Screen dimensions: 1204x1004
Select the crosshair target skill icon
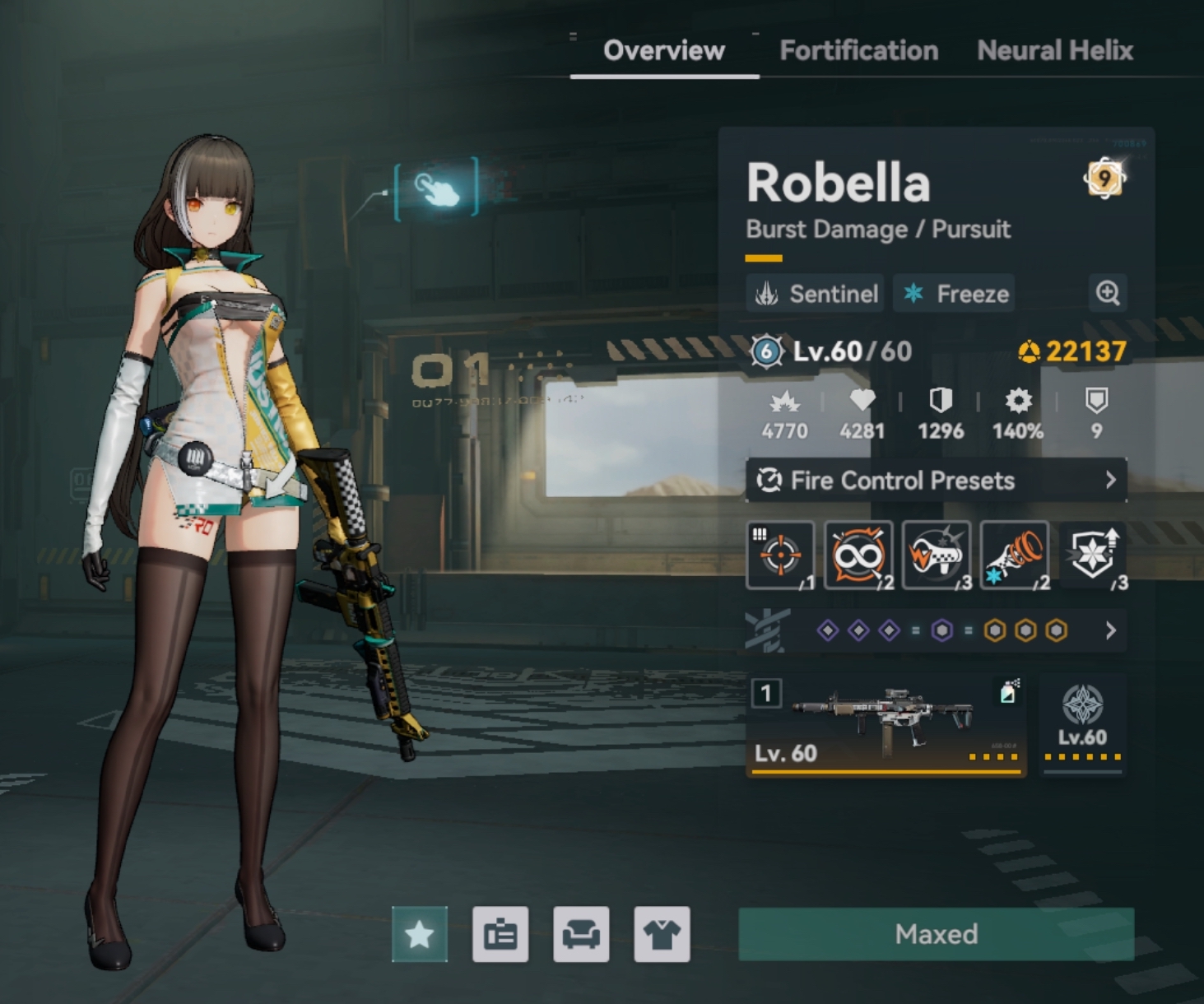(x=780, y=555)
